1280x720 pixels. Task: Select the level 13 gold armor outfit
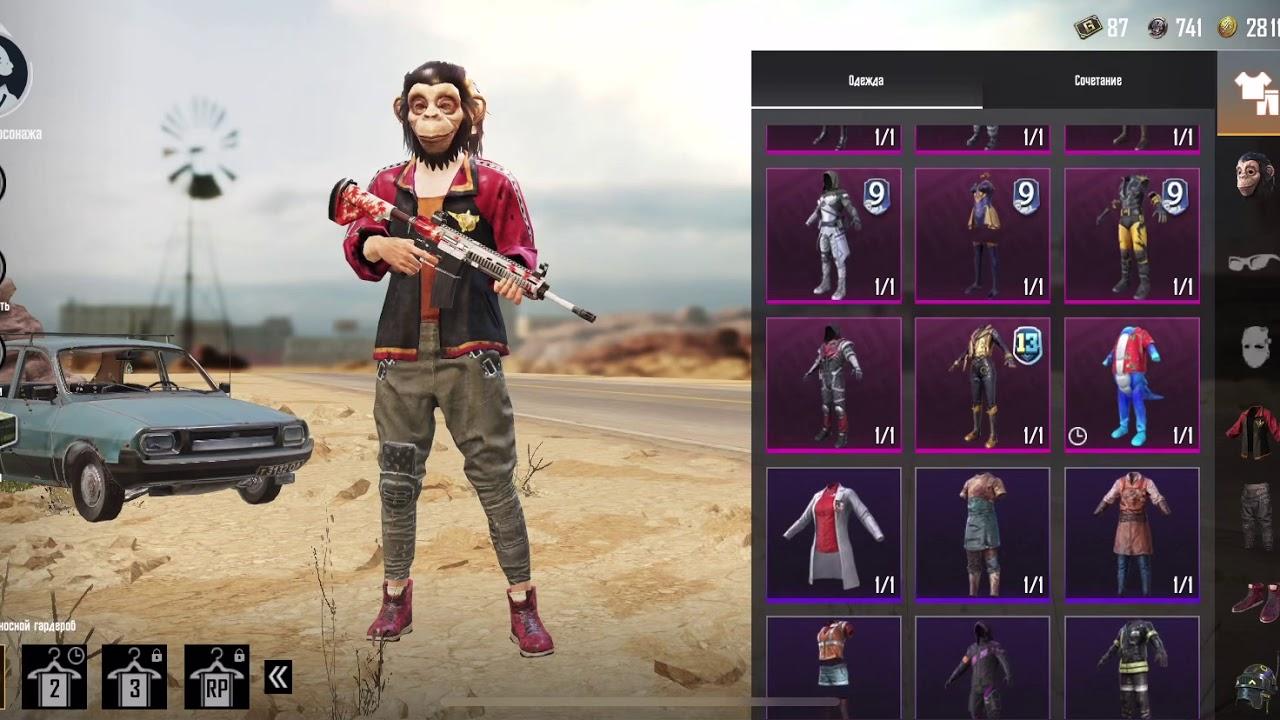[982, 385]
